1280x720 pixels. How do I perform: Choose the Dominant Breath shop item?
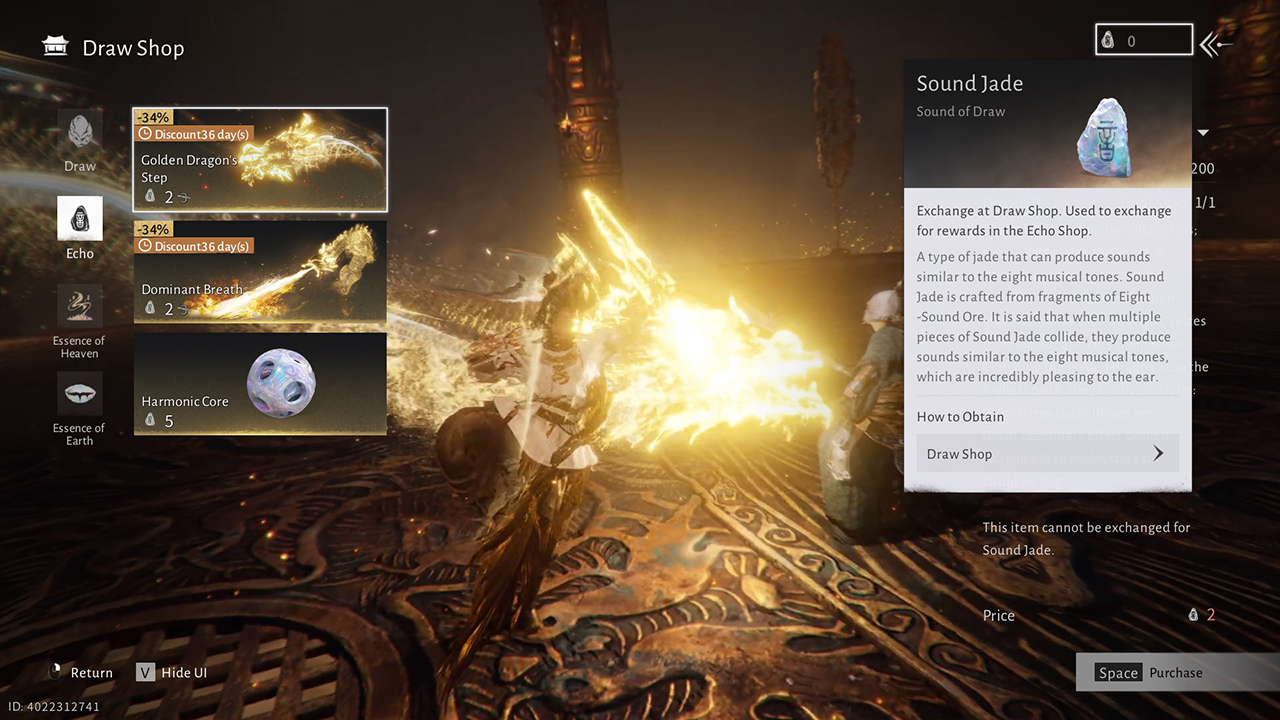260,272
